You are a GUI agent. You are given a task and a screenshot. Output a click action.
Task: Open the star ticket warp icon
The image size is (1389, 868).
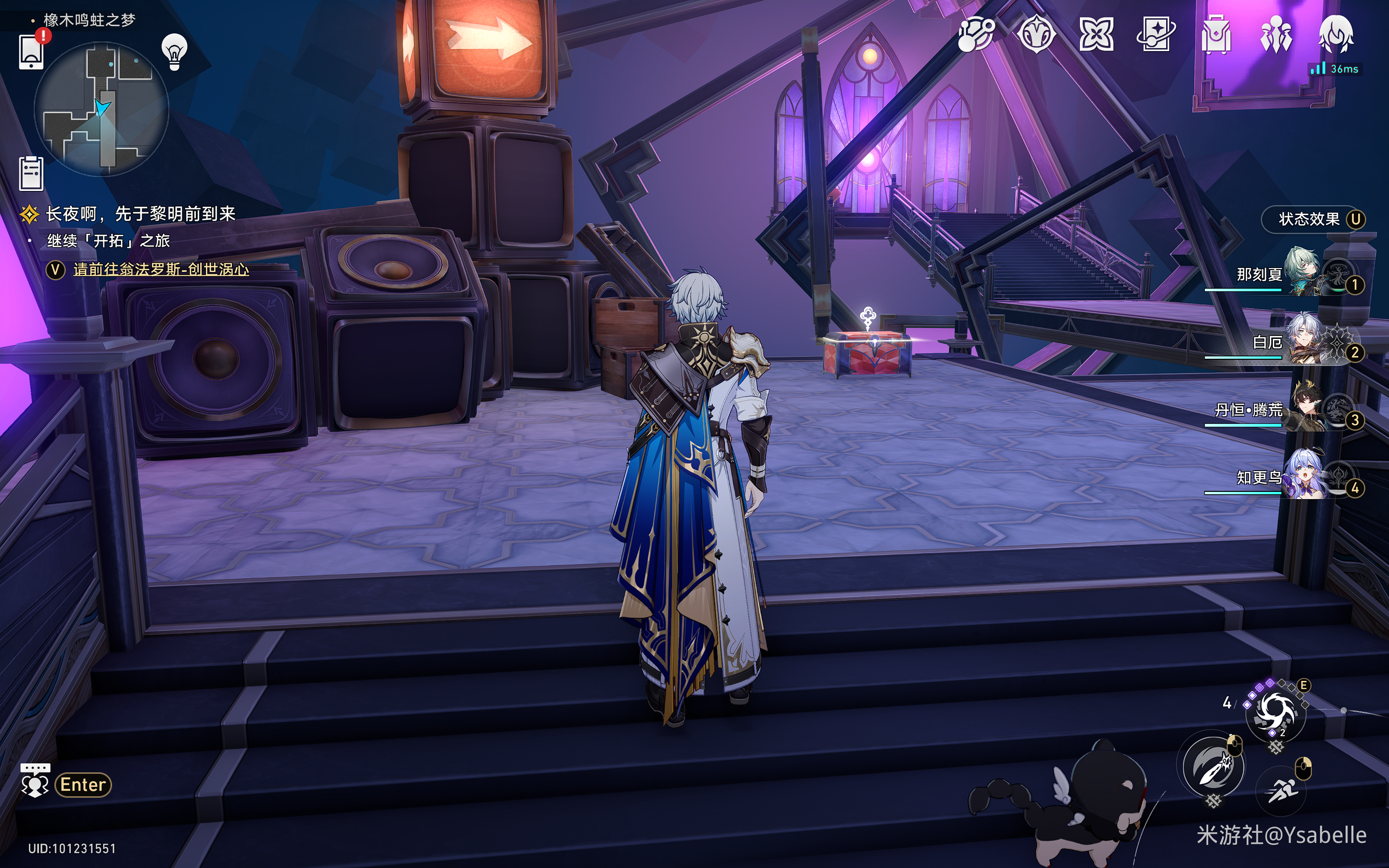(1156, 34)
